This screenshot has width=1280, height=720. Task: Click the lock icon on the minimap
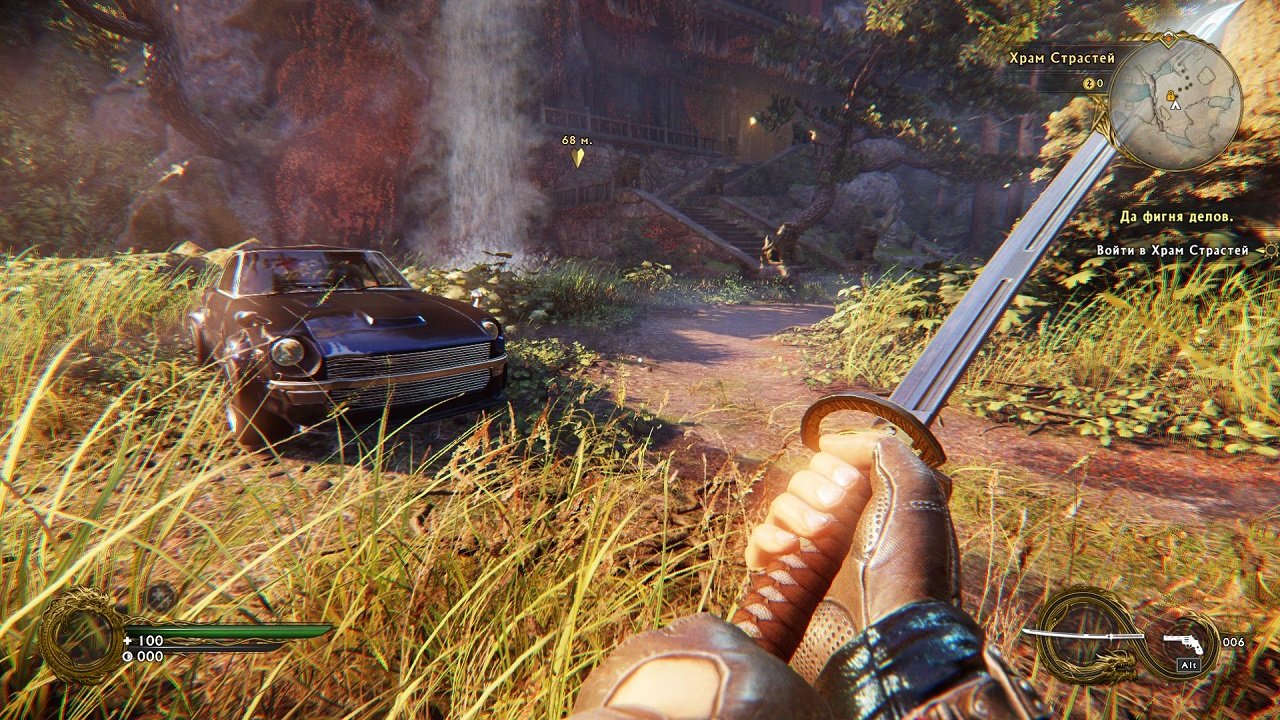tap(1171, 96)
